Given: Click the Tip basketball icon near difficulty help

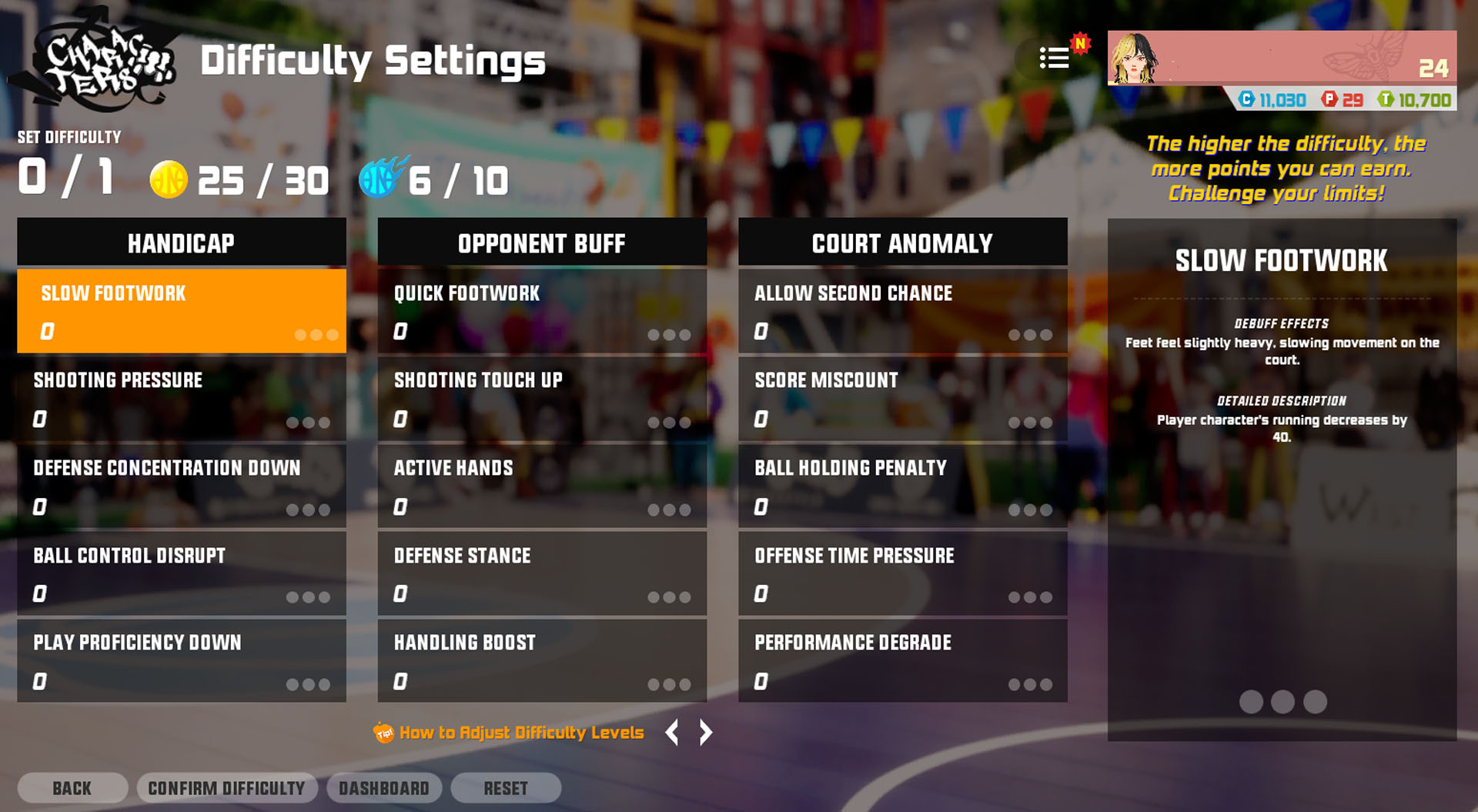Looking at the screenshot, I should [383, 732].
